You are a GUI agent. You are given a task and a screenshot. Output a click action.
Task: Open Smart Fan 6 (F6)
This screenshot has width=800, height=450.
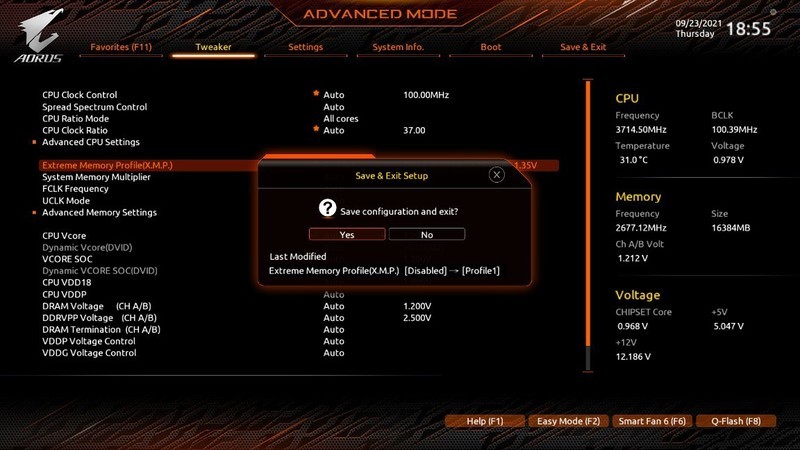coord(653,421)
